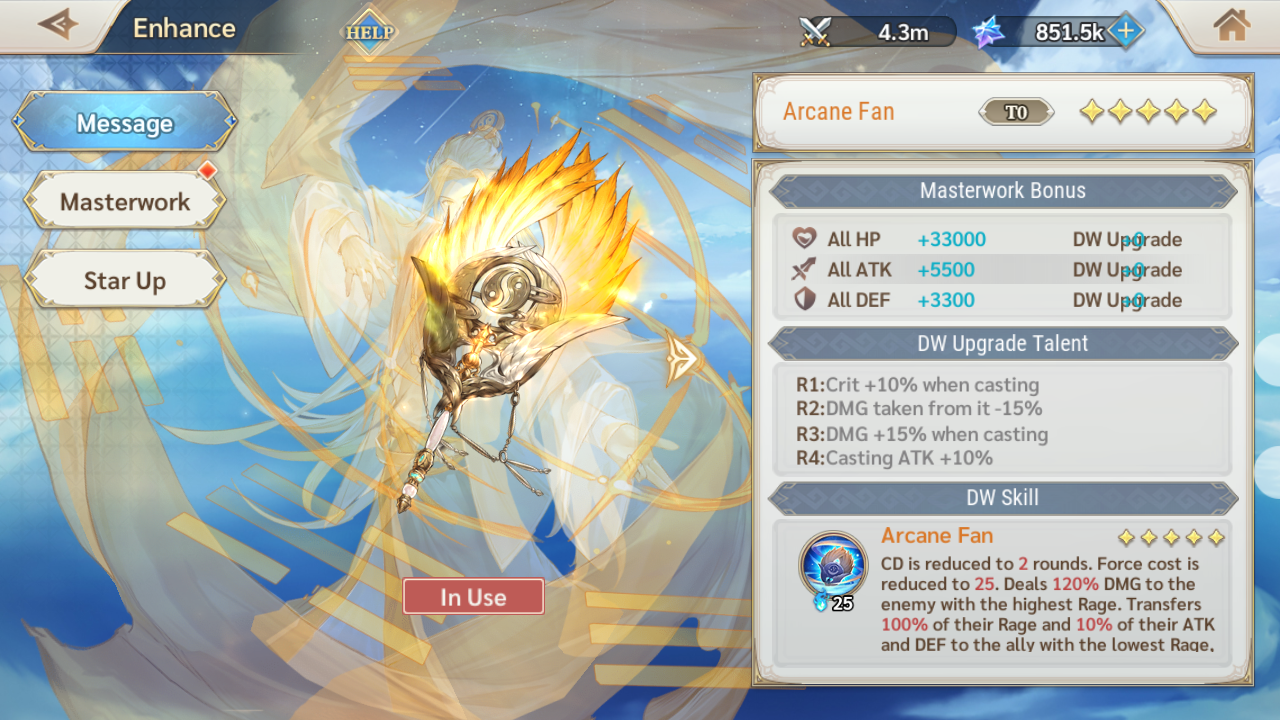
Task: Return to home screen via house icon
Action: 1232,26
